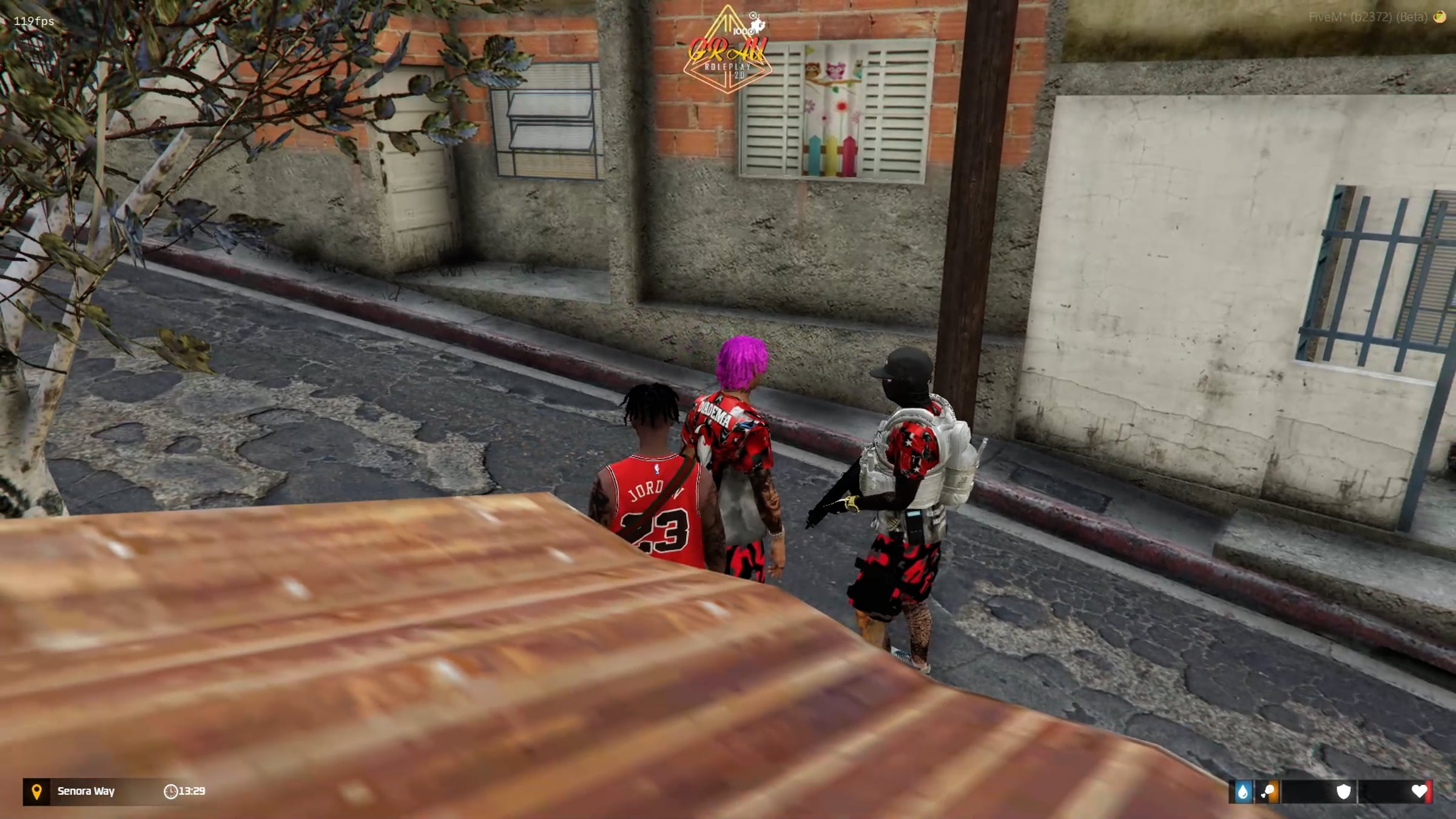Screen dimensions: 1456x819
Task: Select the orange hunger food icon
Action: click(x=1268, y=792)
